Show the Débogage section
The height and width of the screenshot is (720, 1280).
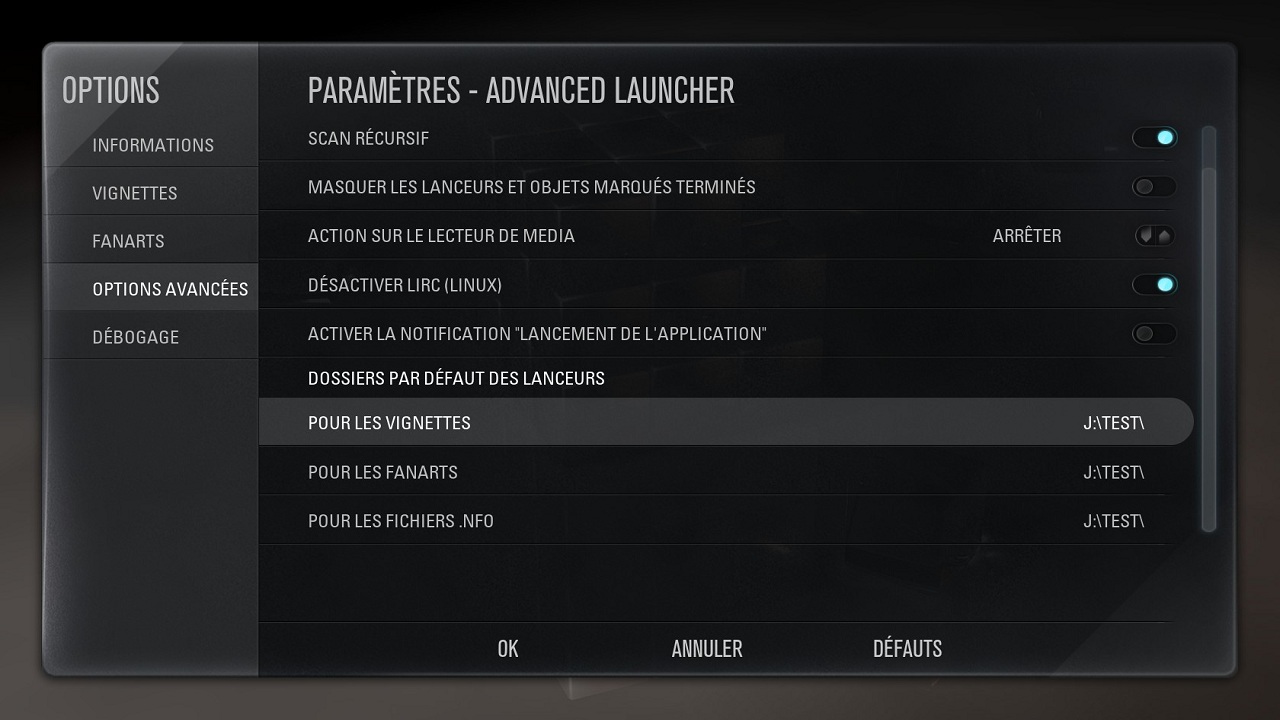(136, 337)
